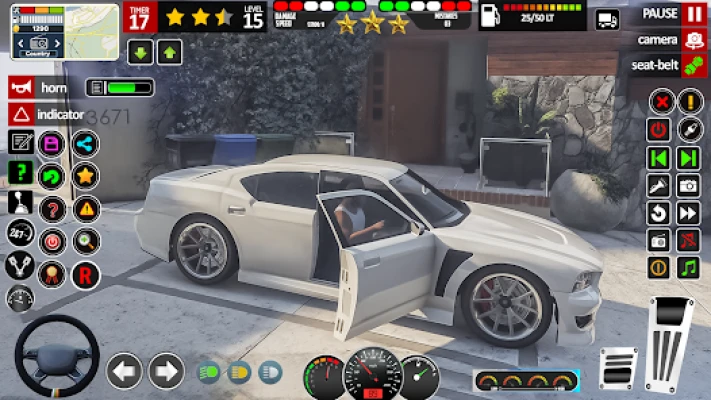Tap the green share icon

[x=86, y=144]
